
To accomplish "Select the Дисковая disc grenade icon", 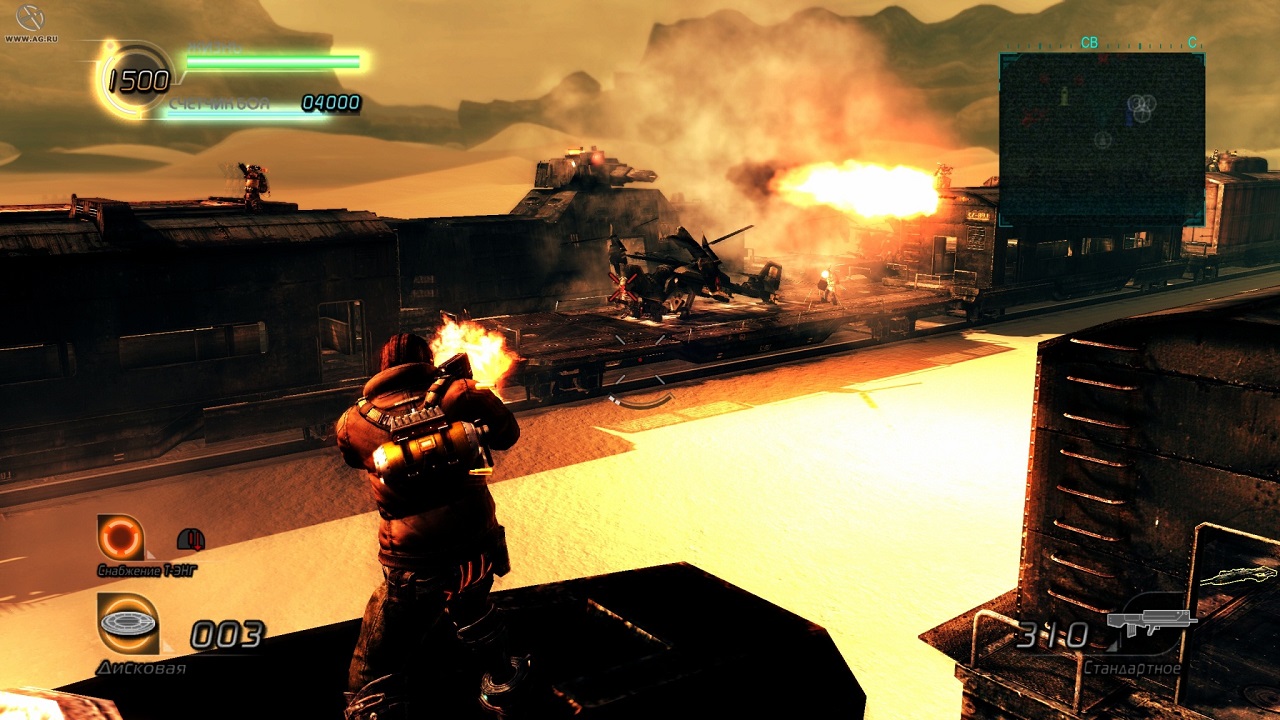I will pos(127,624).
